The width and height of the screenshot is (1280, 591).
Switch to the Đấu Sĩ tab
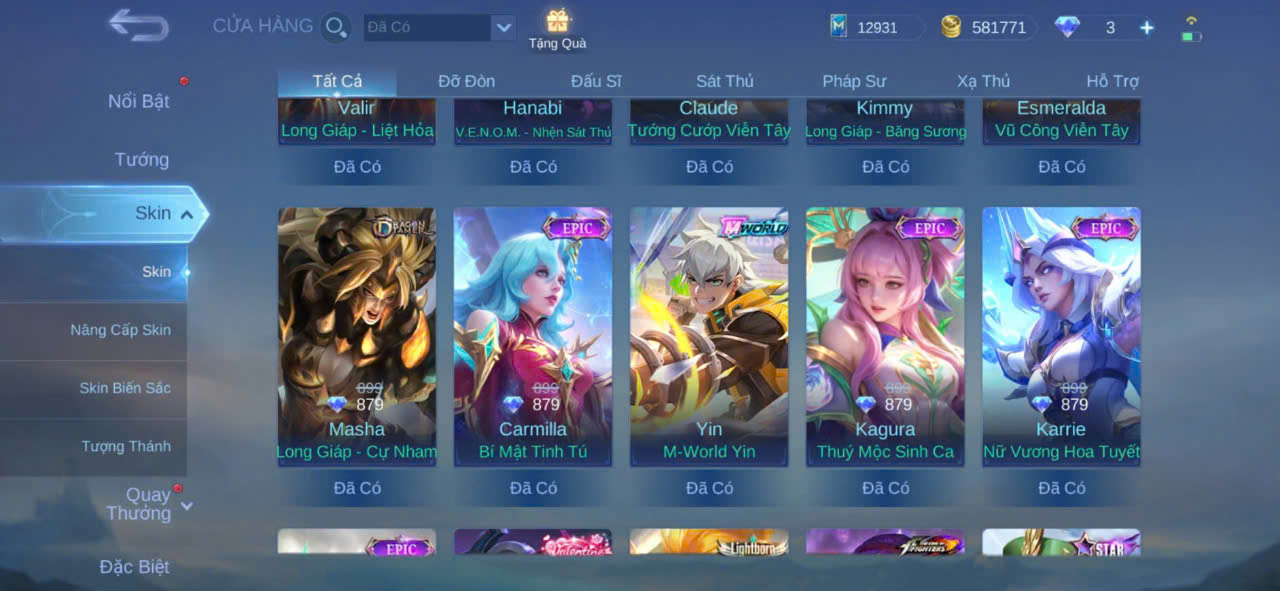click(x=596, y=81)
